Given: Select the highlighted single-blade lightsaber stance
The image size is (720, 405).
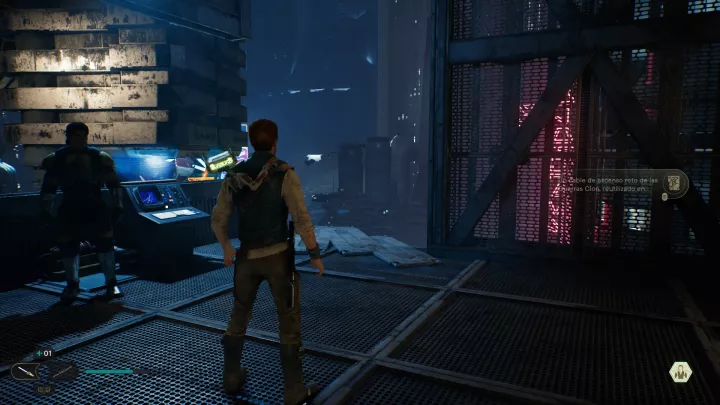Looking at the screenshot, I should click(25, 371).
